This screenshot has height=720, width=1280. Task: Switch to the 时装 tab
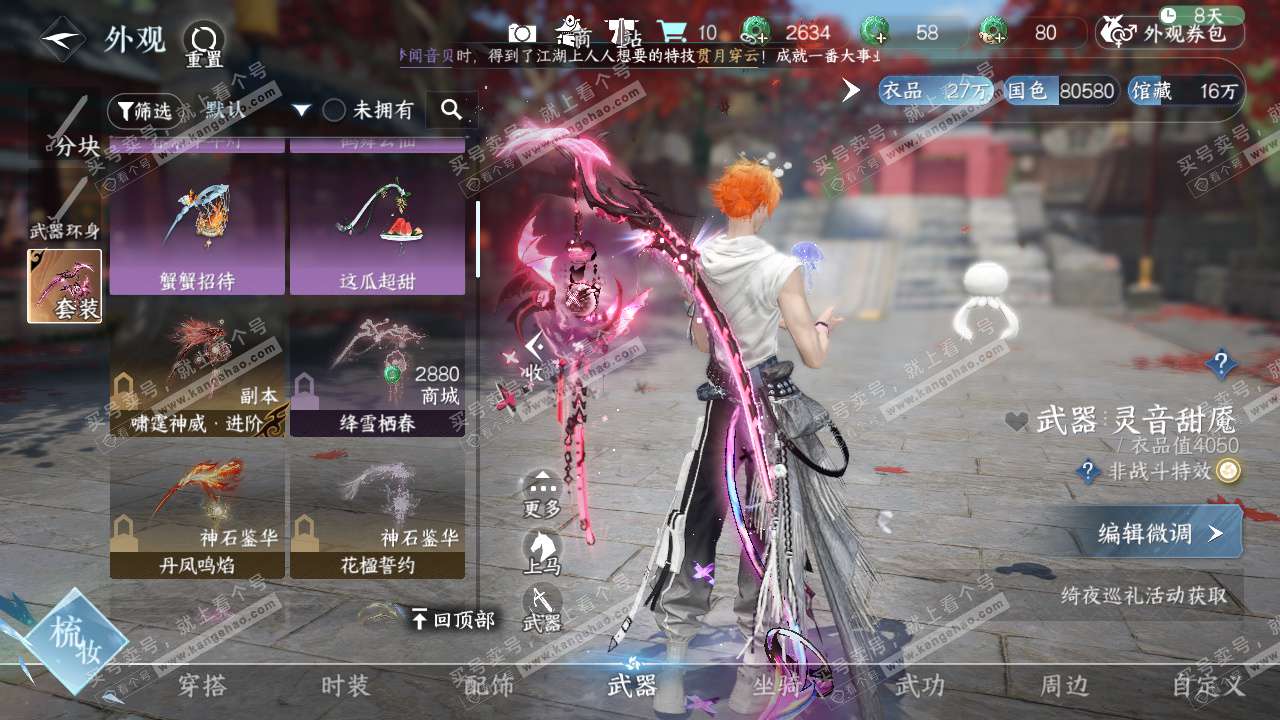[345, 686]
